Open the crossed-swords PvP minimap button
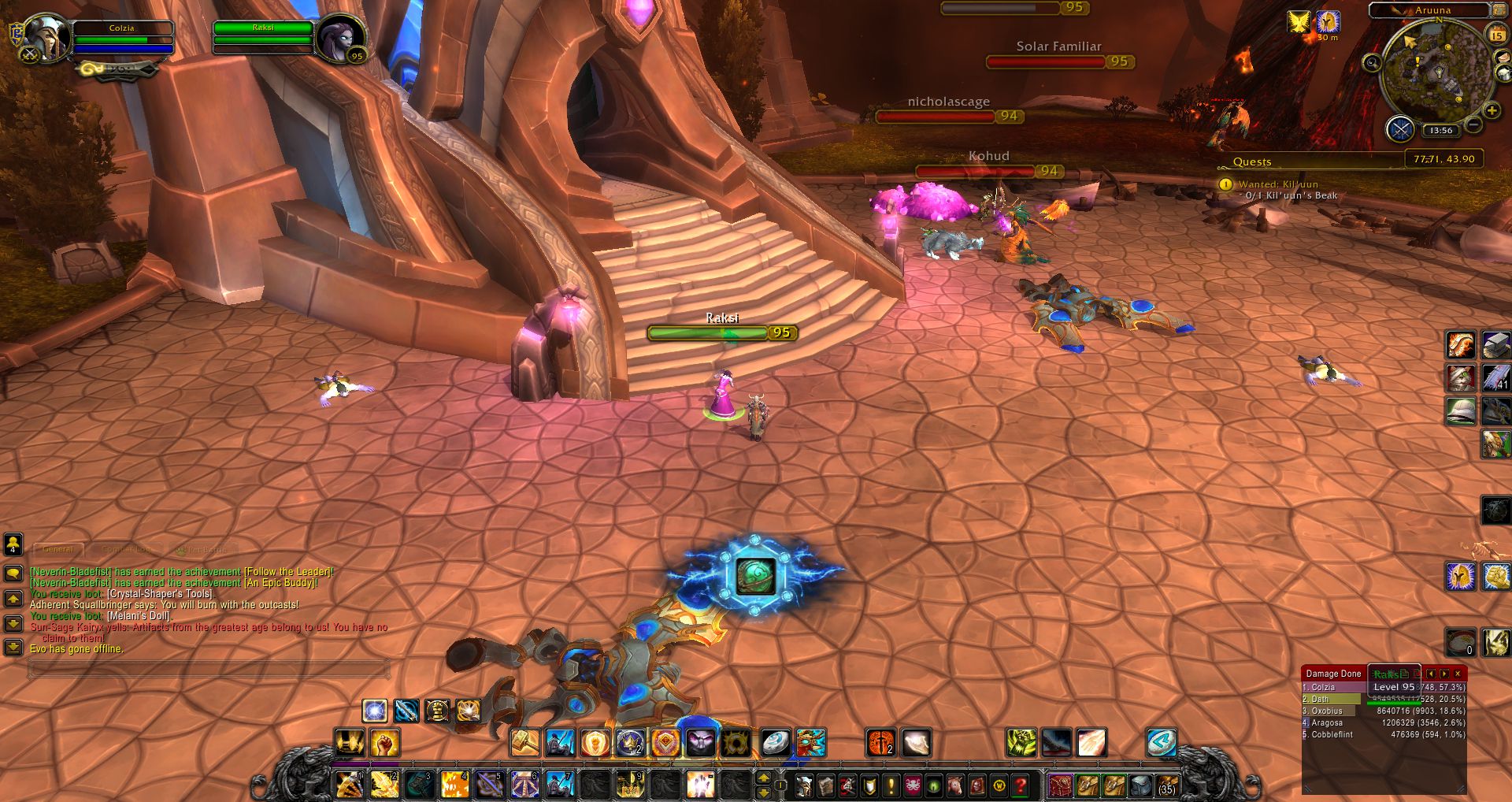Viewport: 1512px width, 802px height. (x=1400, y=128)
